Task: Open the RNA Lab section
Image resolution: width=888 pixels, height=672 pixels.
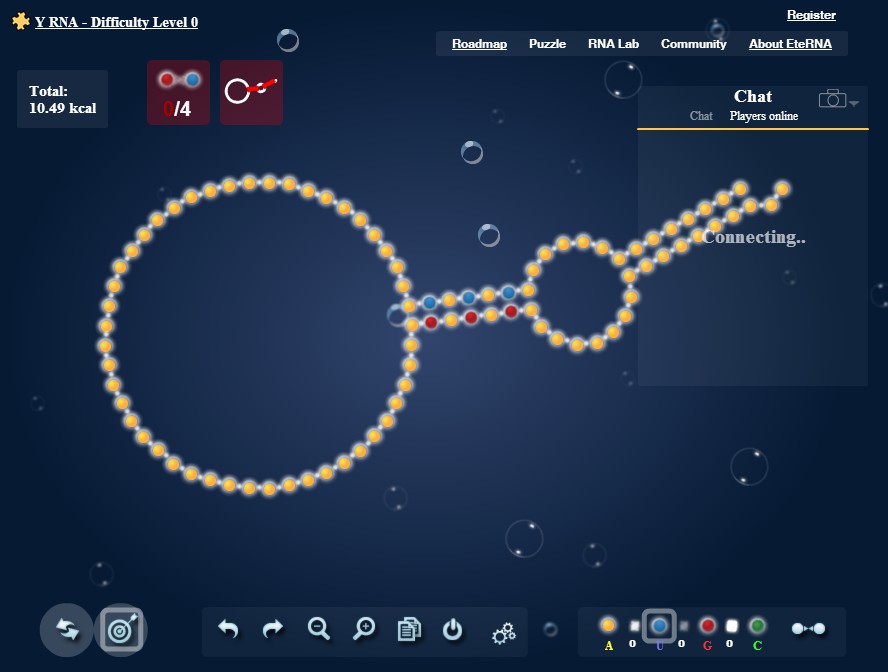Action: click(613, 44)
